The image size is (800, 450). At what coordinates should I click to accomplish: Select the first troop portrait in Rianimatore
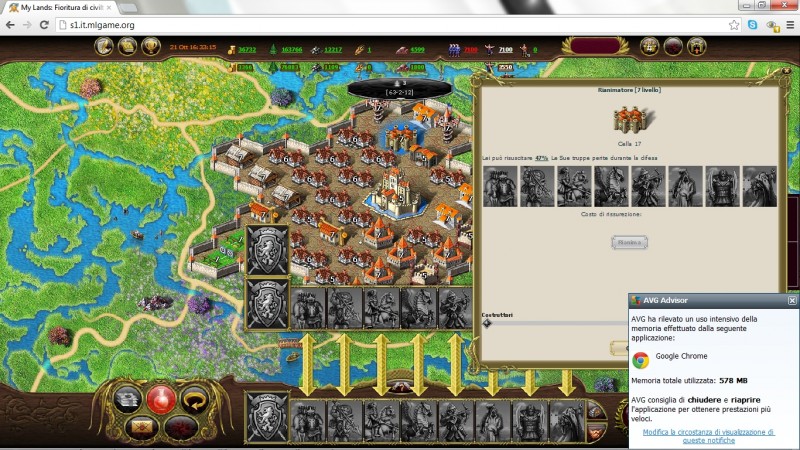tap(499, 187)
